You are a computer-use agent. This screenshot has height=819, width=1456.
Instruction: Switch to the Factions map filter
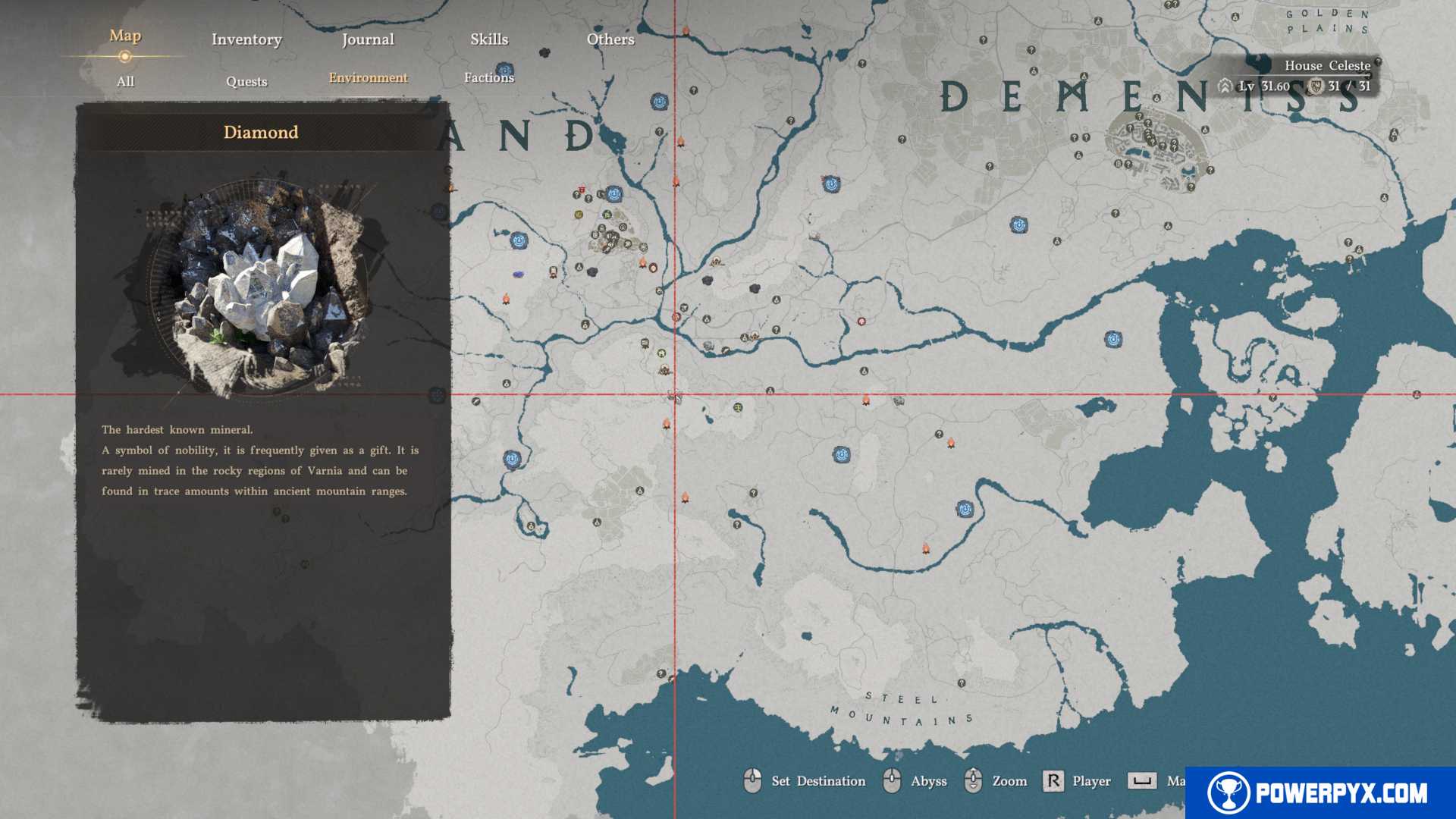[x=489, y=77]
